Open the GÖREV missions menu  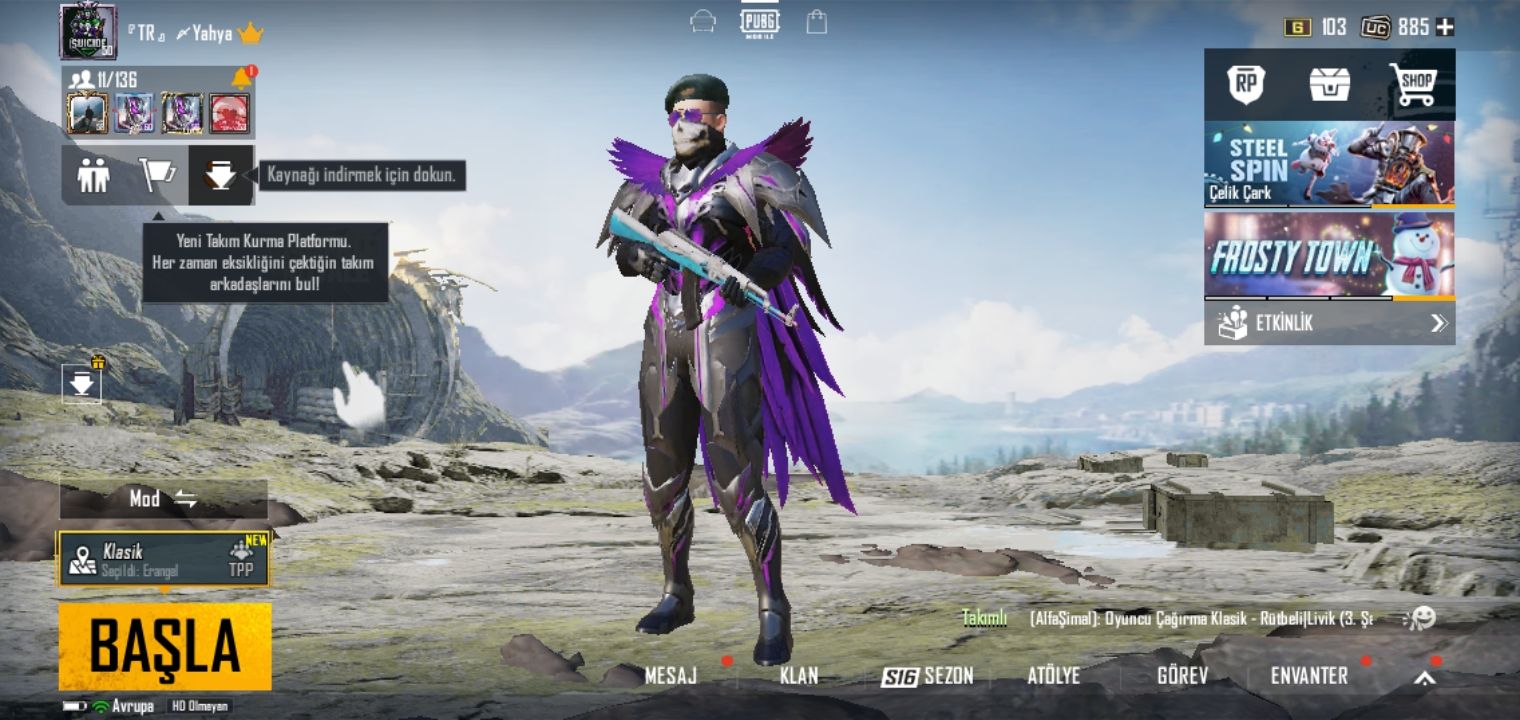(1182, 676)
